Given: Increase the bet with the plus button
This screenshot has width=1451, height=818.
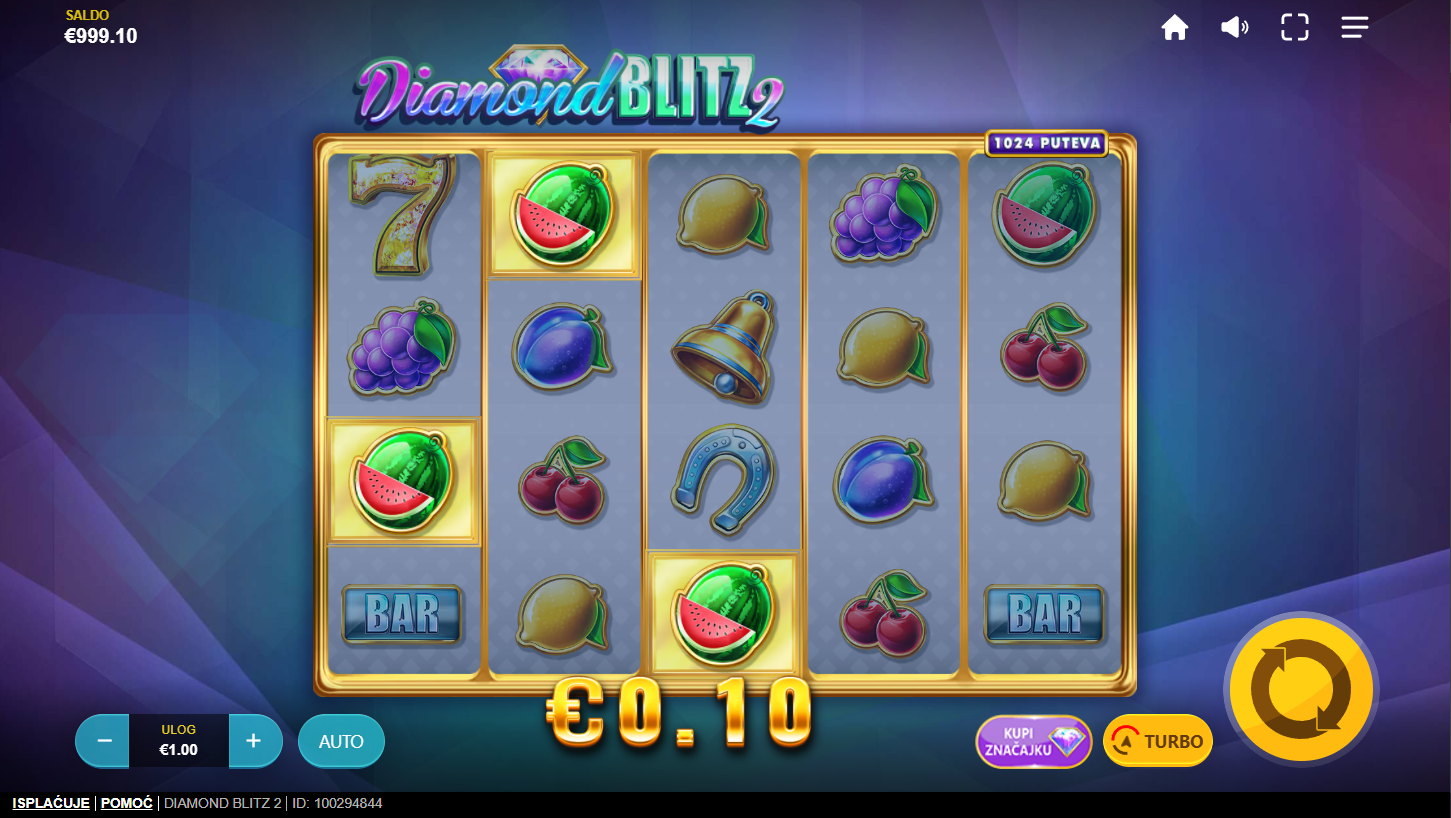Looking at the screenshot, I should point(254,741).
